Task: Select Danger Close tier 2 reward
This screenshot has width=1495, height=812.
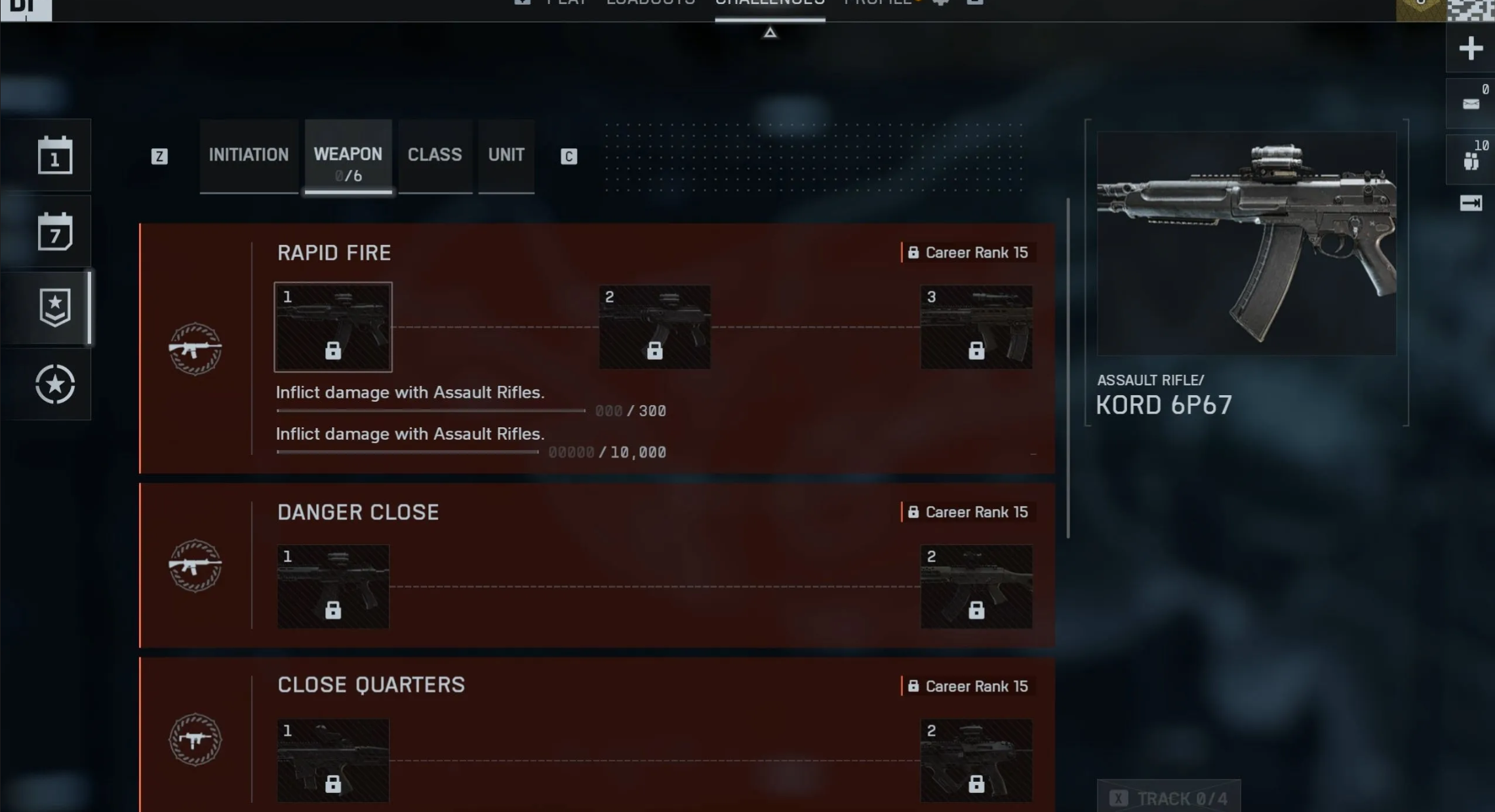Action: pyautogui.click(x=976, y=587)
